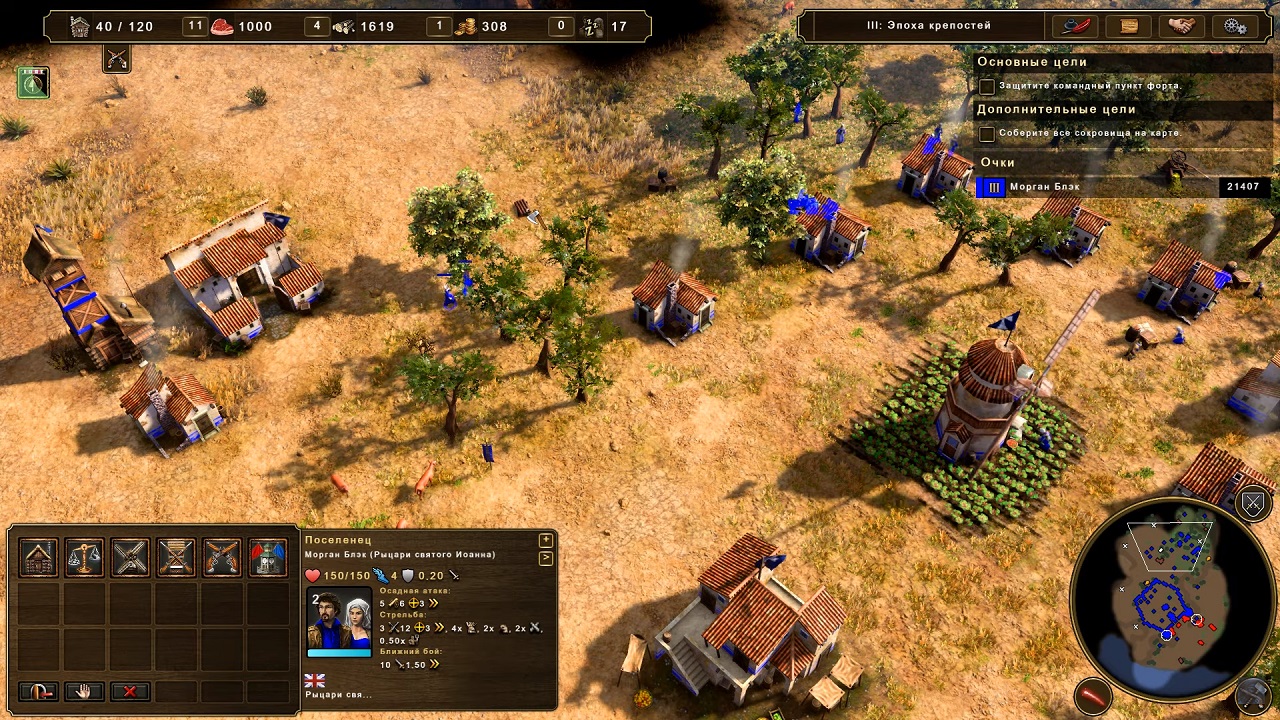Select the market scales build icon
This screenshot has width=1280, height=720.
click(85, 558)
